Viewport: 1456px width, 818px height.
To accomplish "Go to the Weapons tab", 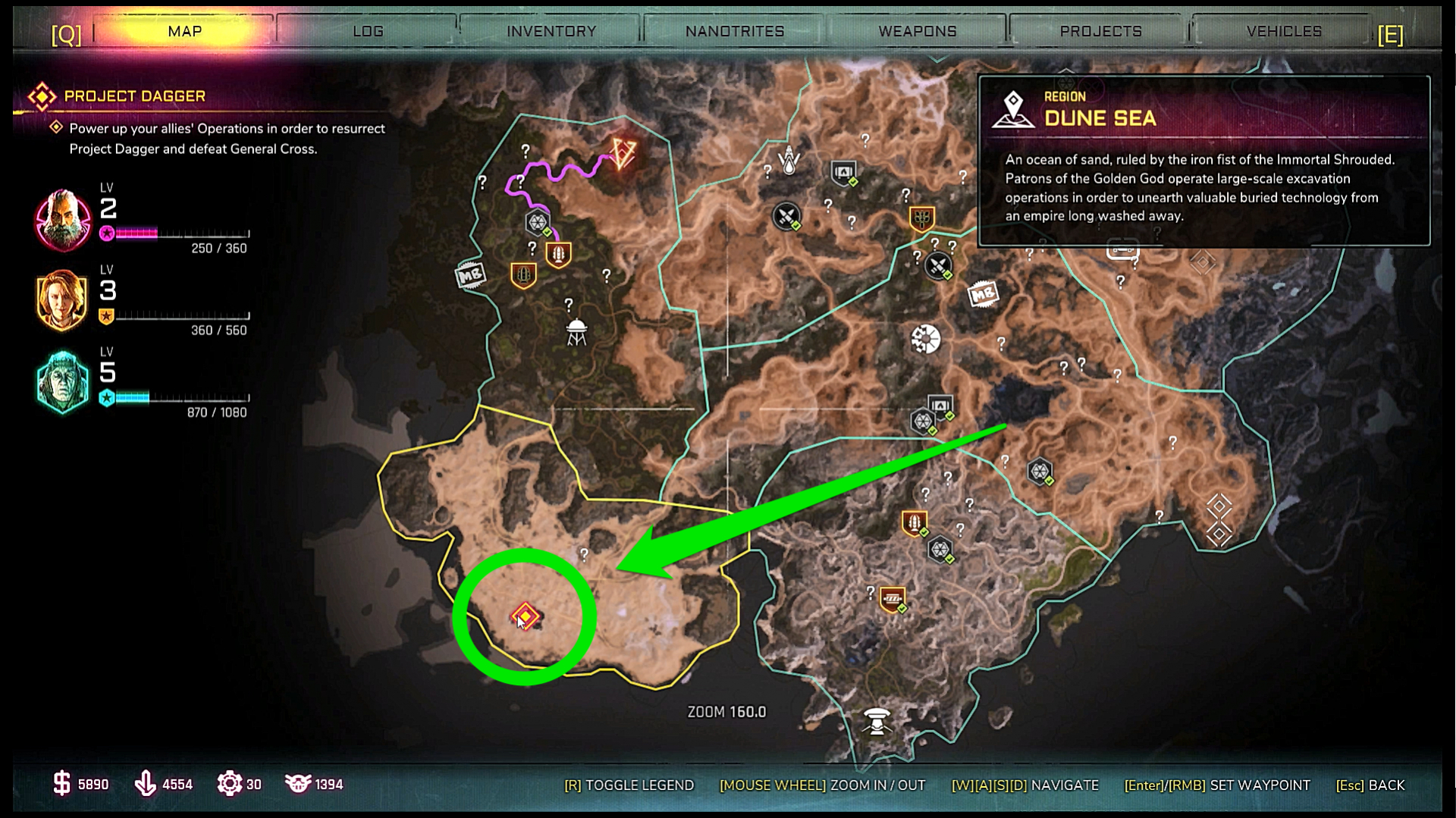I will click(x=917, y=31).
